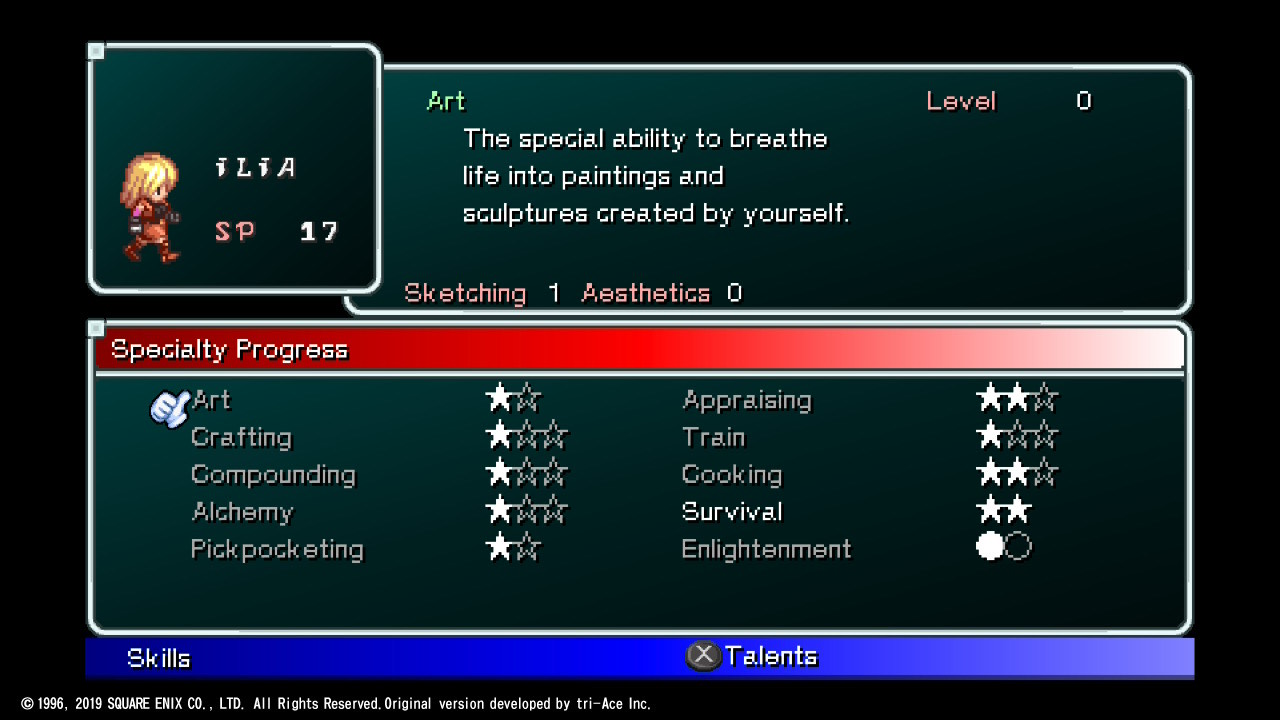The image size is (1280, 720).
Task: Select the Cooking specialty
Action: tap(731, 474)
